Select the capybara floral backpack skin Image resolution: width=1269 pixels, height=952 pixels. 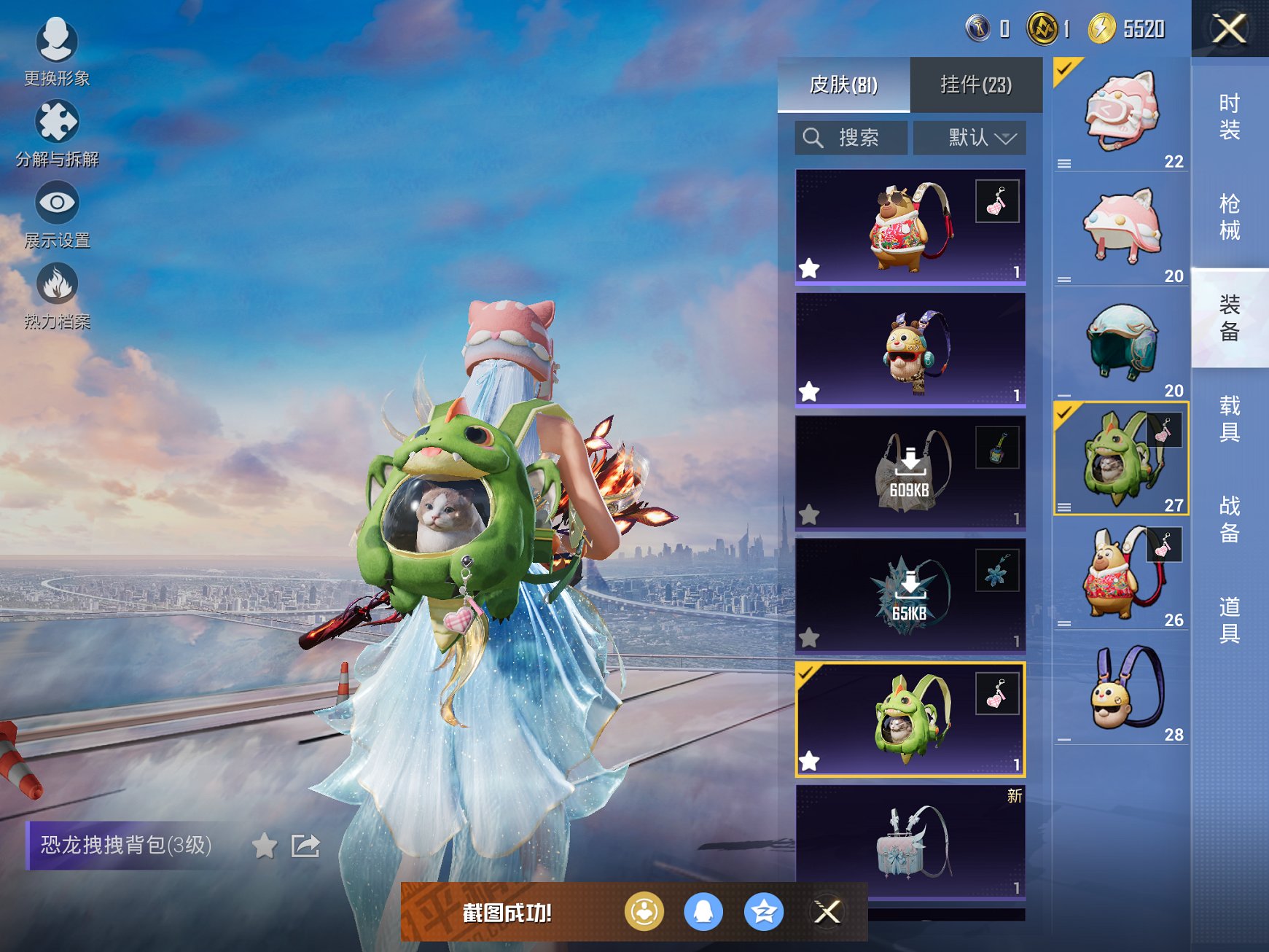pyautogui.click(x=910, y=226)
